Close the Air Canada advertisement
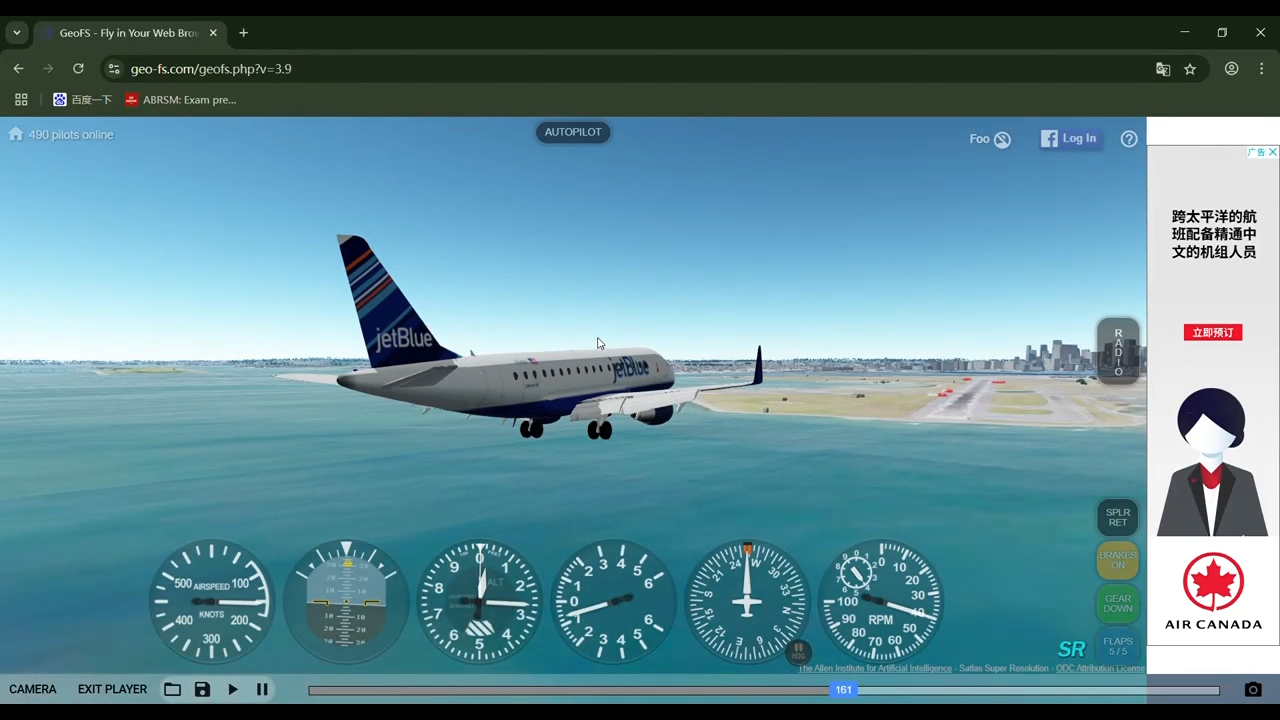Viewport: 1280px width, 720px height. tap(1272, 152)
